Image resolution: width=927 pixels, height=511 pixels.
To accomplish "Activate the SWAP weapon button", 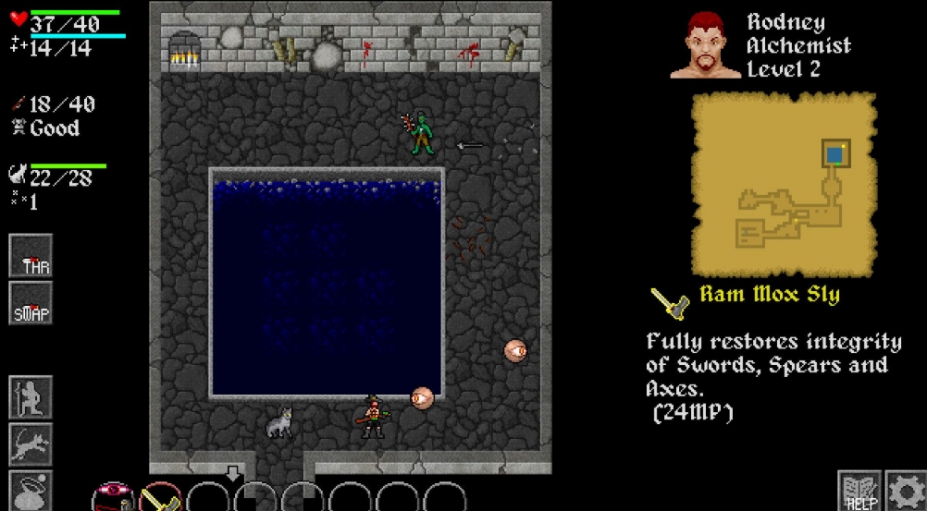I will [x=30, y=303].
